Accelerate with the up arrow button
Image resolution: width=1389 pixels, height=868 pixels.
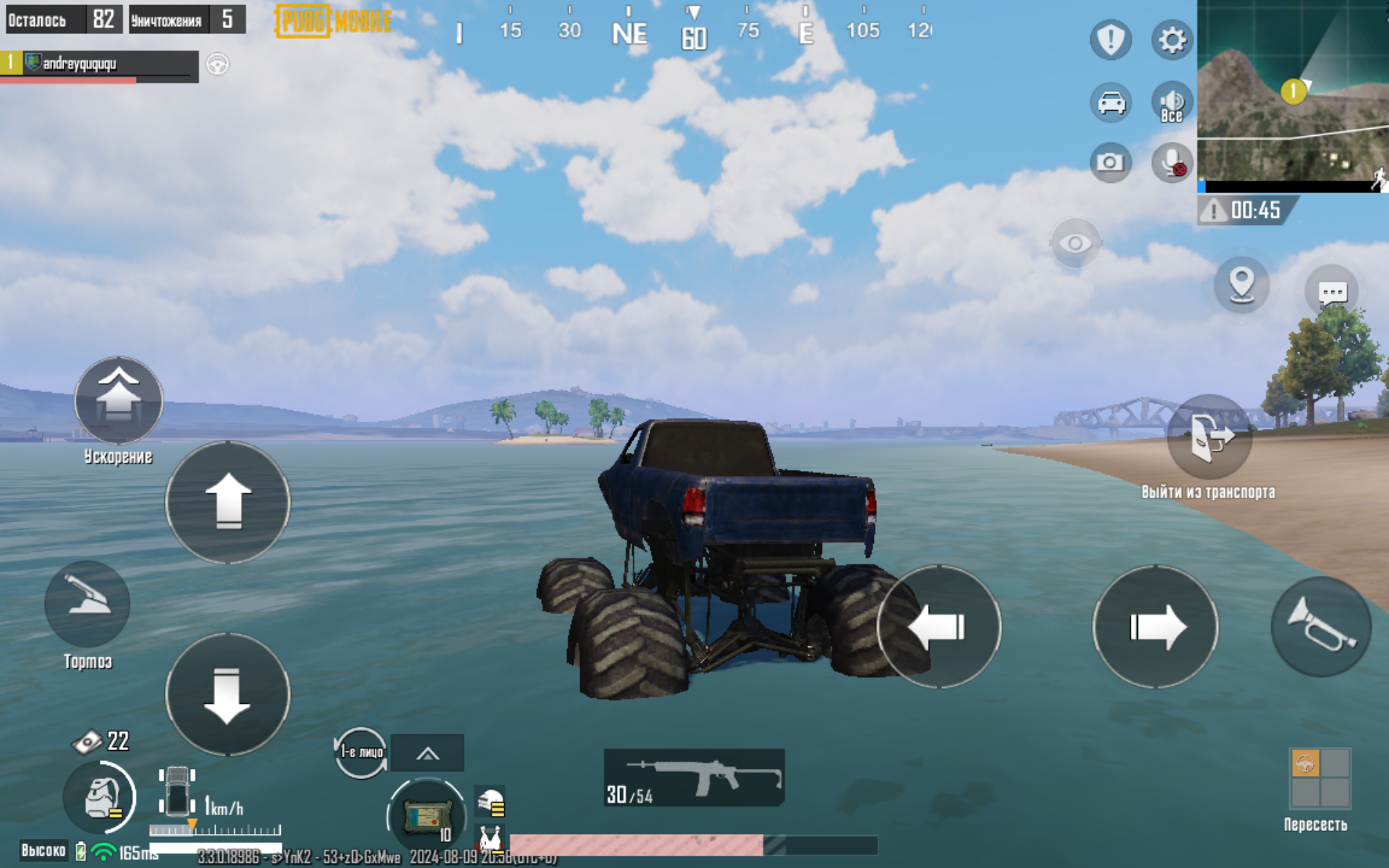point(228,502)
